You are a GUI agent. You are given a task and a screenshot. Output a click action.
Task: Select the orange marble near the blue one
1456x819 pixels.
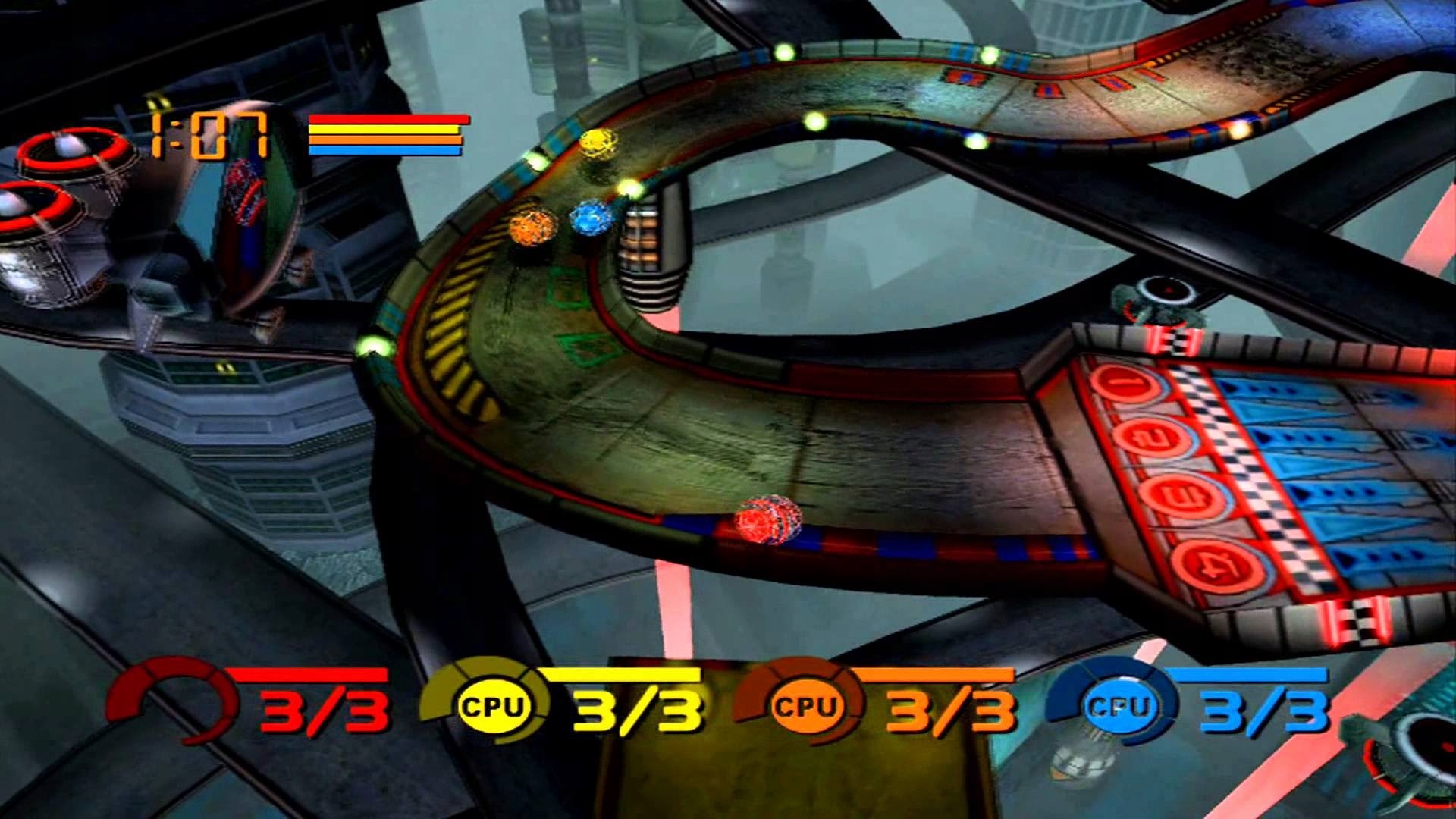pos(534,225)
